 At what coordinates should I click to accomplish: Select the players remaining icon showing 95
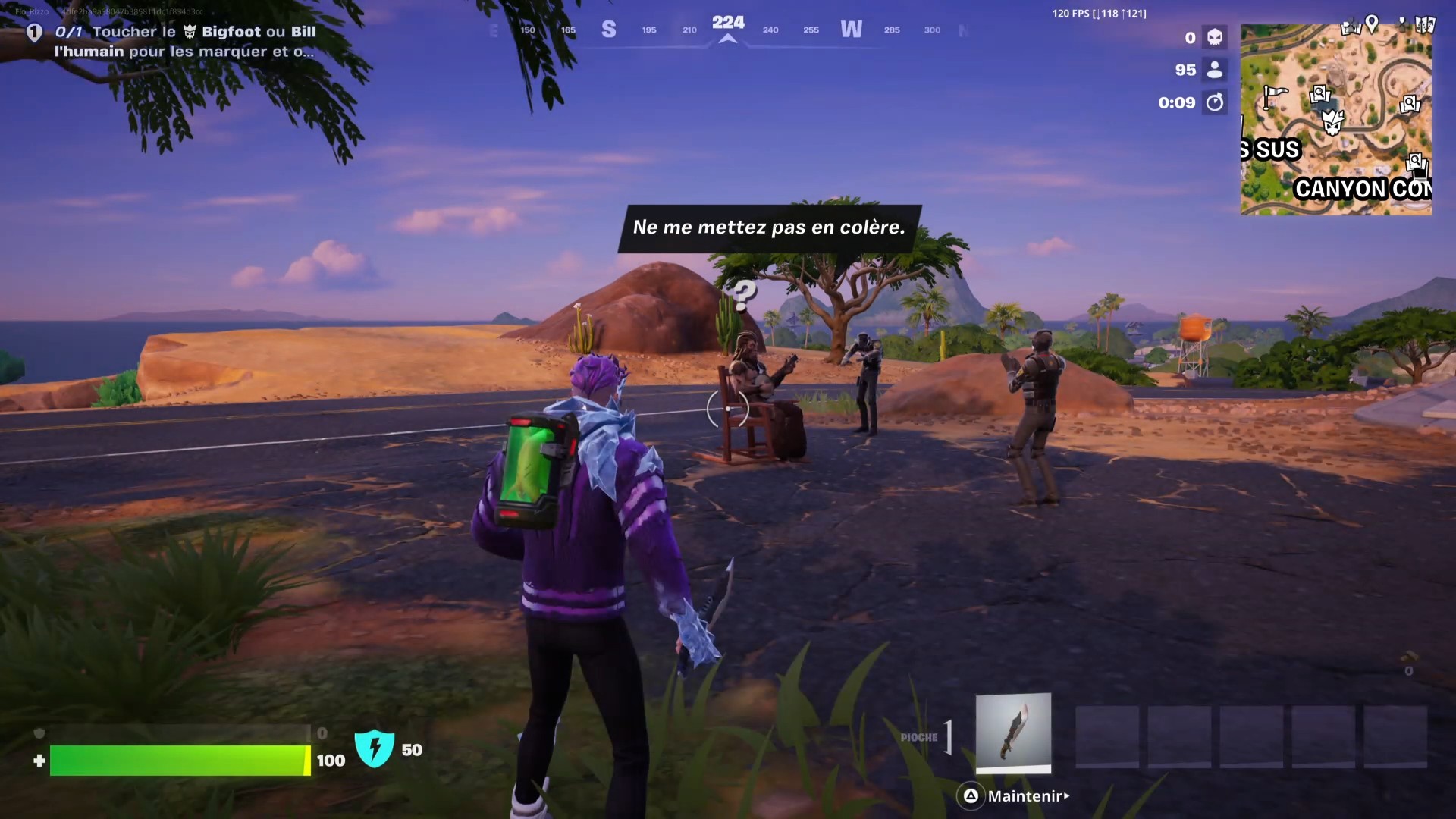coord(1215,70)
